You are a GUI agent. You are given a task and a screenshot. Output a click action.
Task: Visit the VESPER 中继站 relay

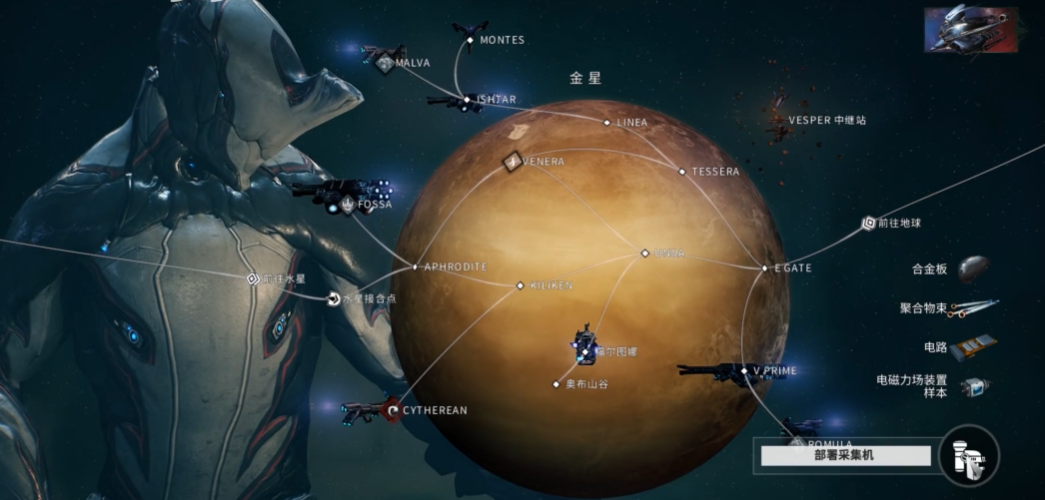(780, 121)
